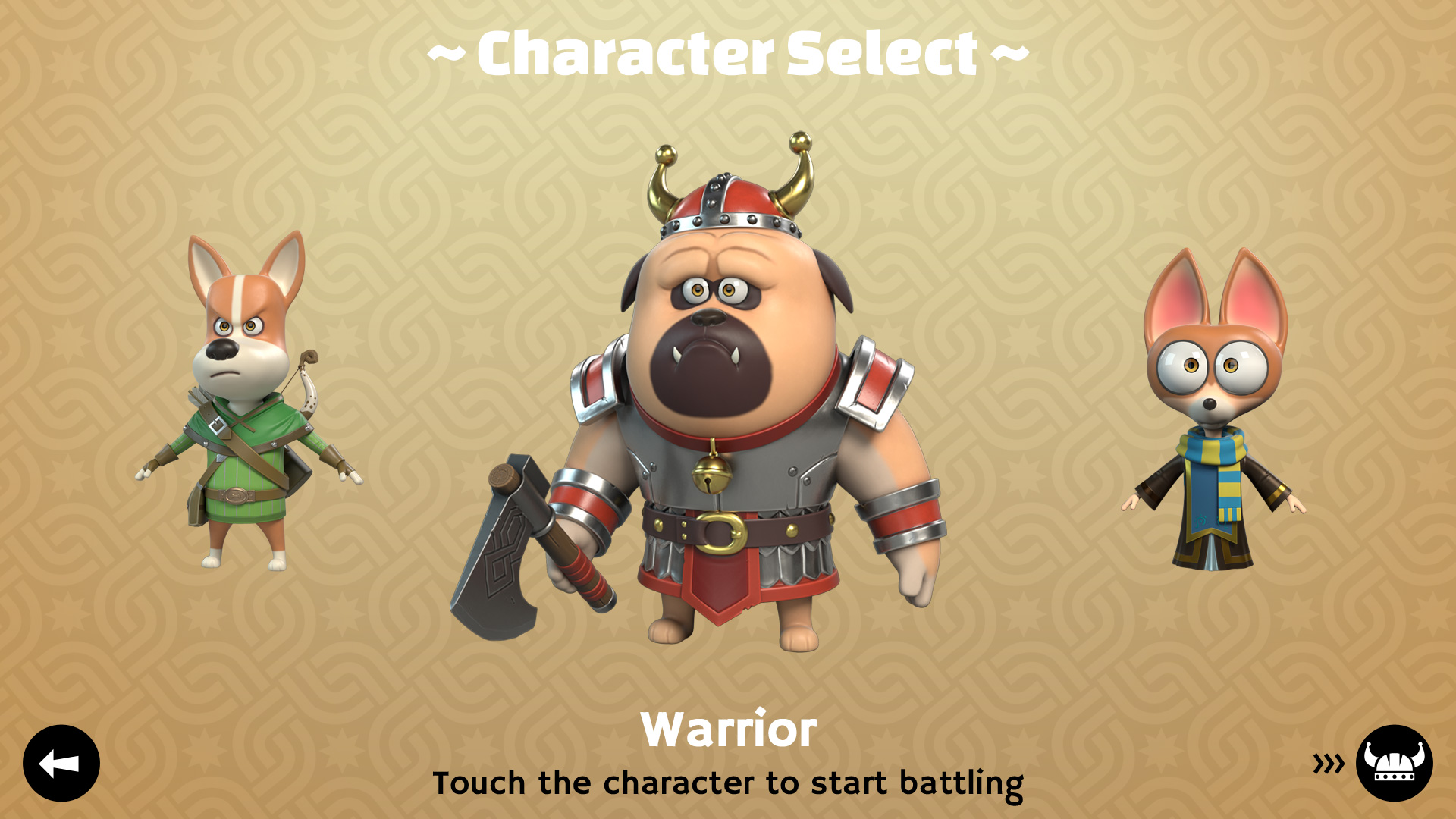Image resolution: width=1456 pixels, height=819 pixels.
Task: Click the golden belt buckle on the warrior
Action: (720, 531)
